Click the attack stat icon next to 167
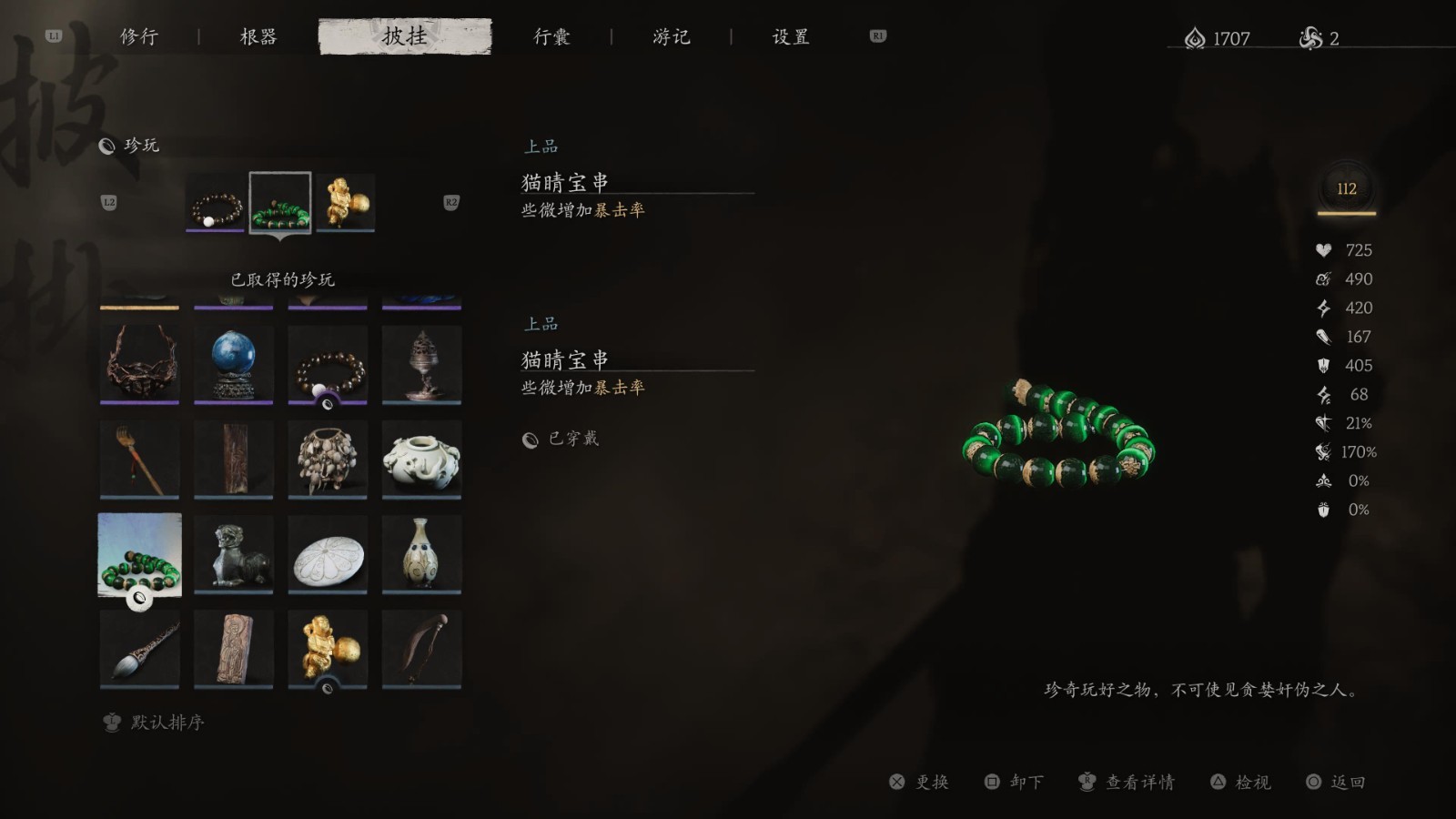The image size is (1456, 819). pos(1323,337)
